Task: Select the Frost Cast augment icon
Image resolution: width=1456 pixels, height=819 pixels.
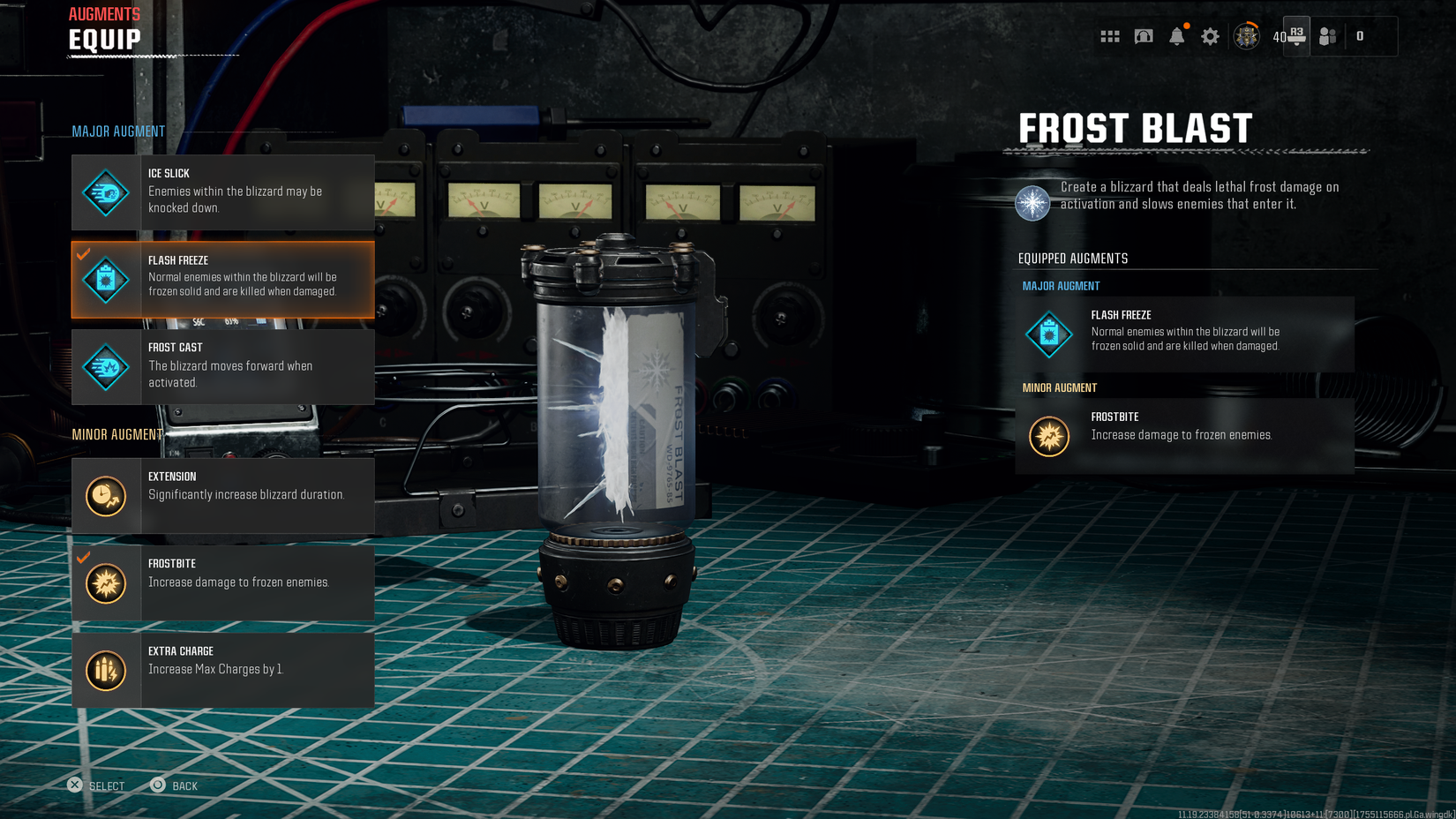Action: pyautogui.click(x=105, y=367)
